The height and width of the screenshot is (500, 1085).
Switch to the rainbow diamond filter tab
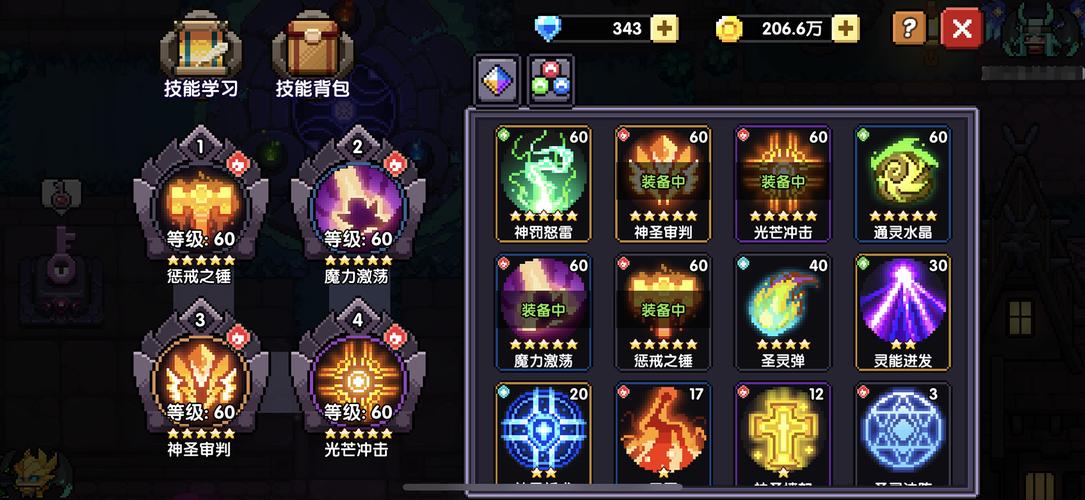click(x=497, y=80)
